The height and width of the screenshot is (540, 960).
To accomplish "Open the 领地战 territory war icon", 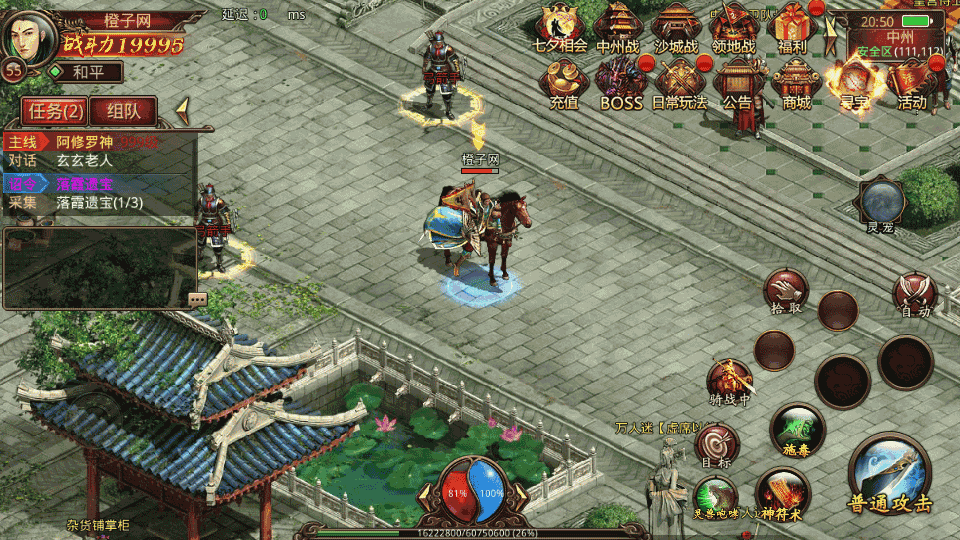I will [735, 28].
